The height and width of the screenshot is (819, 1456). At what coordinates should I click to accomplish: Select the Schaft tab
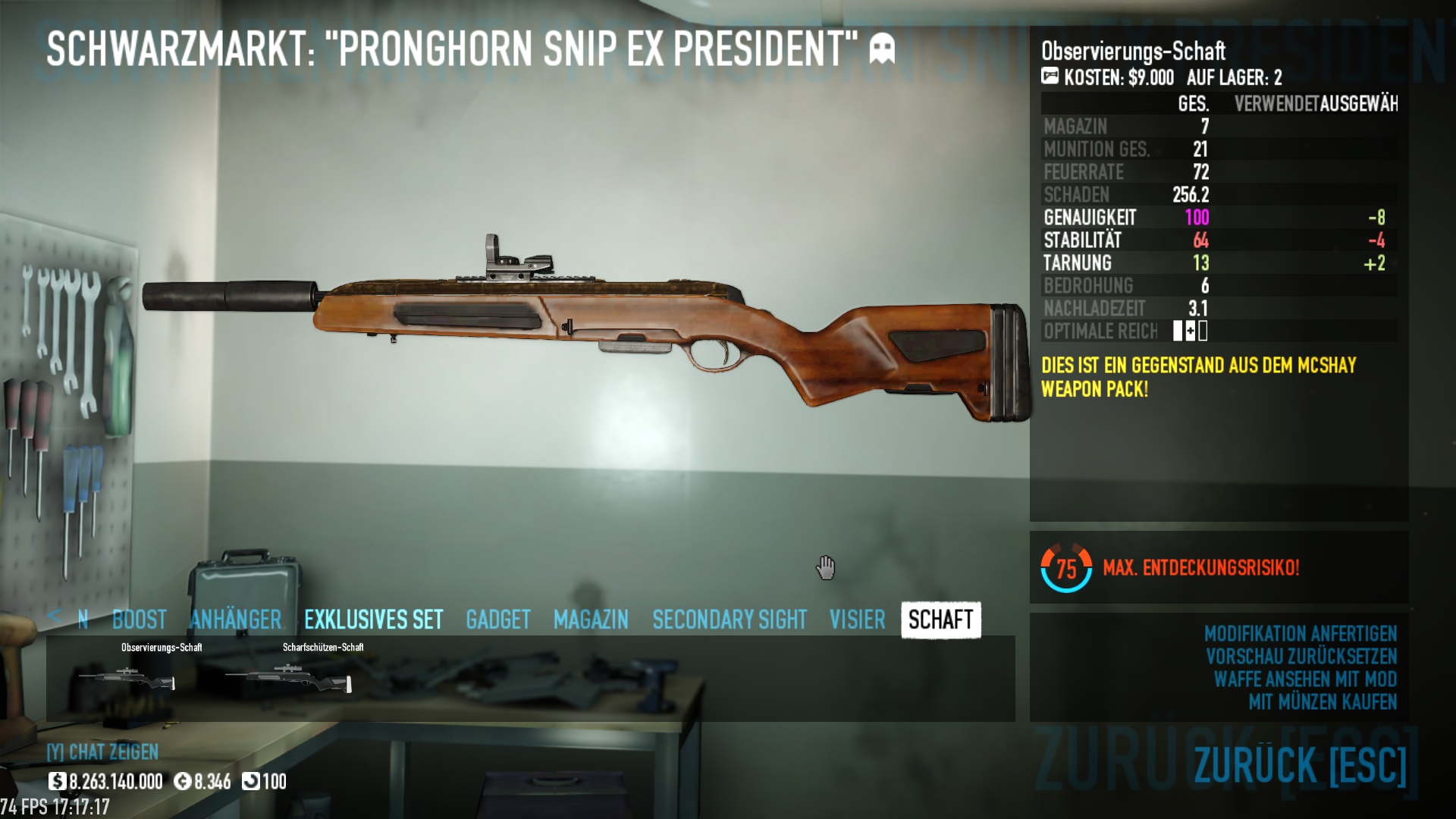click(940, 620)
